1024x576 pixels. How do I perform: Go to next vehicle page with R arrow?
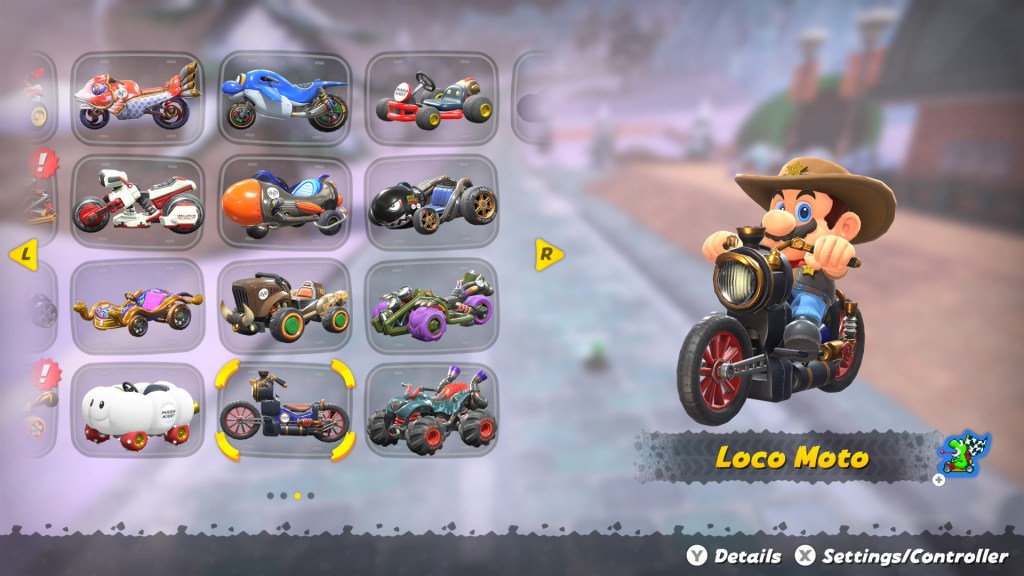click(547, 254)
